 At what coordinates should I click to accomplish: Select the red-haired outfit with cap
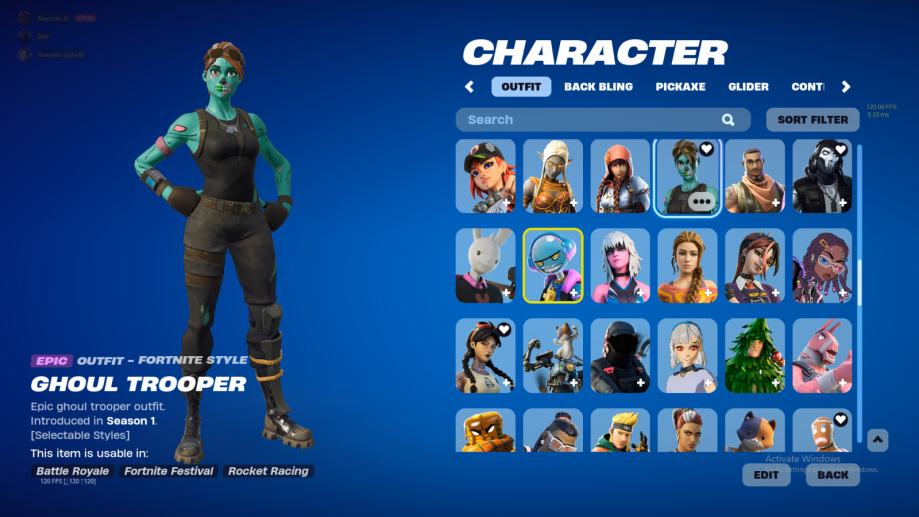485,176
